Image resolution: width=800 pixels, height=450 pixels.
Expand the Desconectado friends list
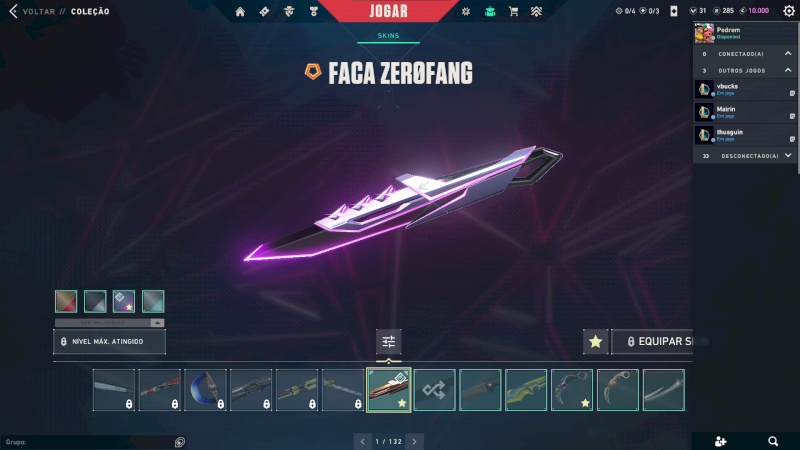788,155
